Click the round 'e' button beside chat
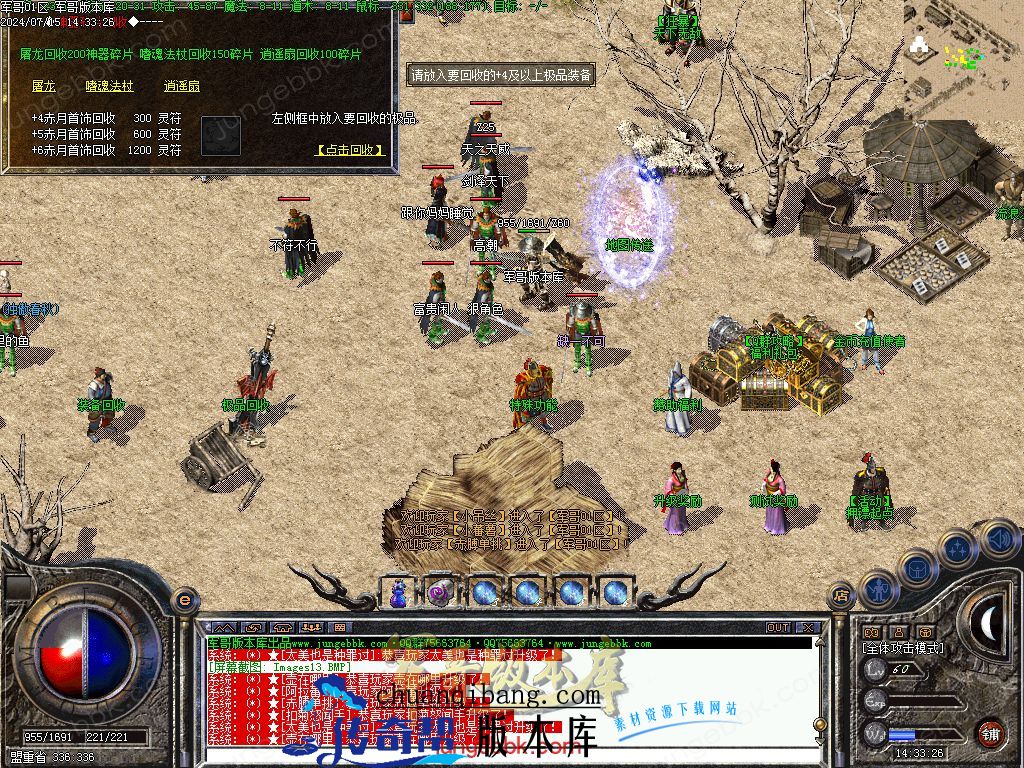1024x768 pixels. (x=184, y=600)
